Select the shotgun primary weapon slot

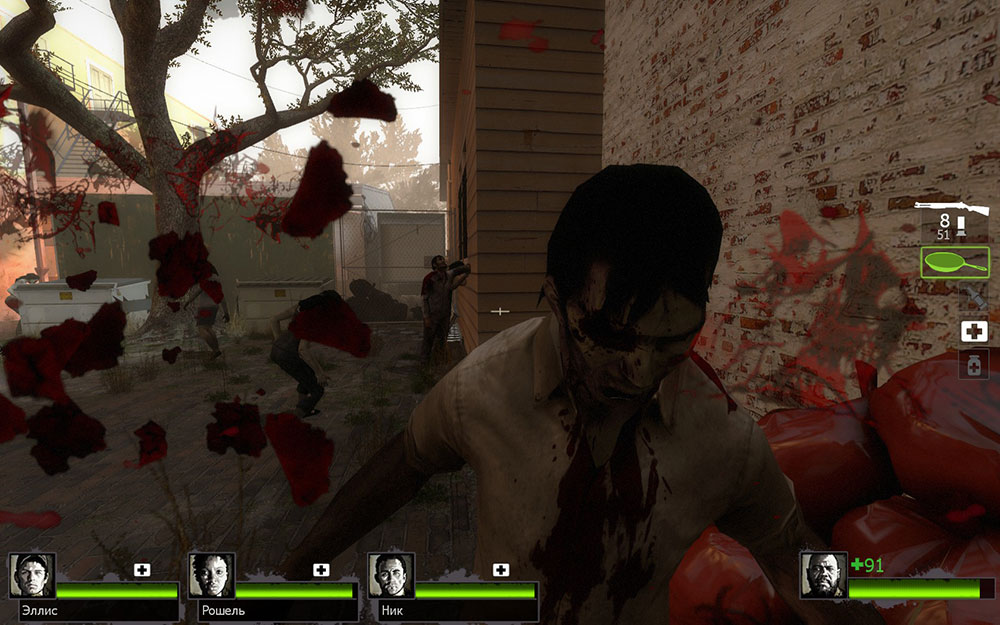(955, 208)
